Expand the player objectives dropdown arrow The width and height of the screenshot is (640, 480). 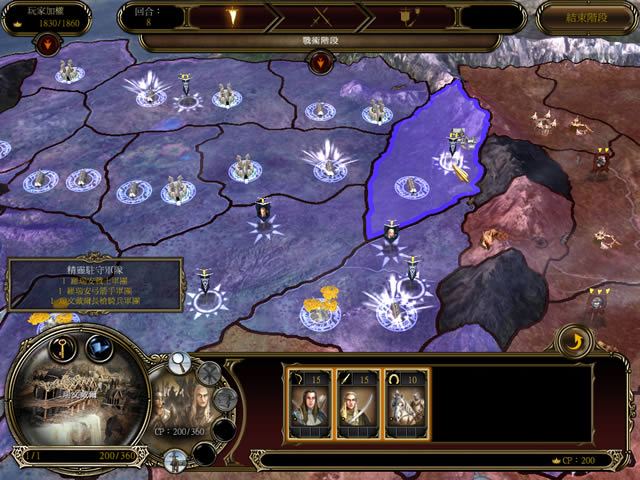(48, 44)
